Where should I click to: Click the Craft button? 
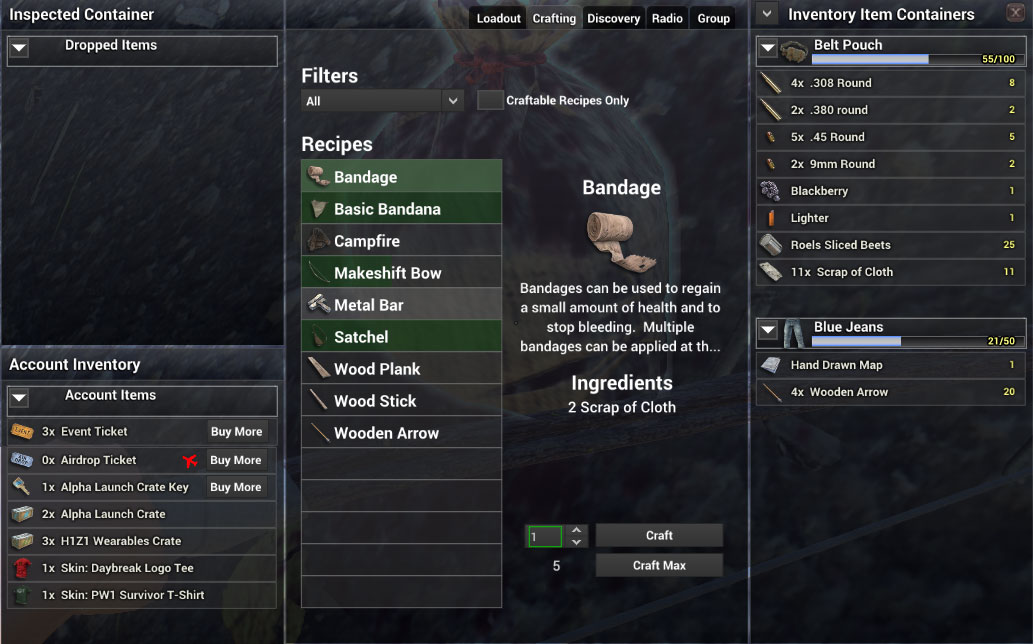659,536
